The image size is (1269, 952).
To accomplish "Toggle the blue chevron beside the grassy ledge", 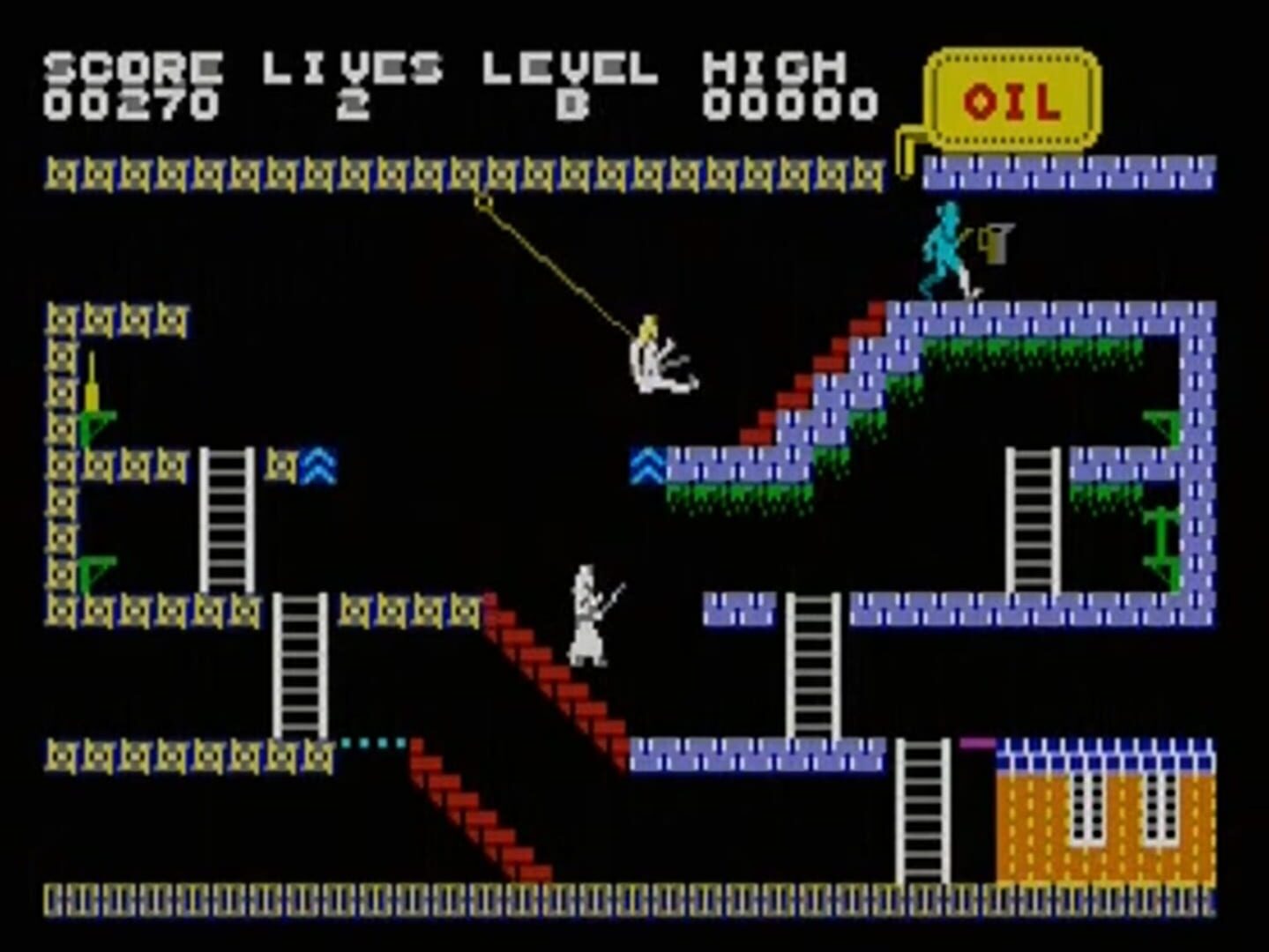I will (648, 467).
